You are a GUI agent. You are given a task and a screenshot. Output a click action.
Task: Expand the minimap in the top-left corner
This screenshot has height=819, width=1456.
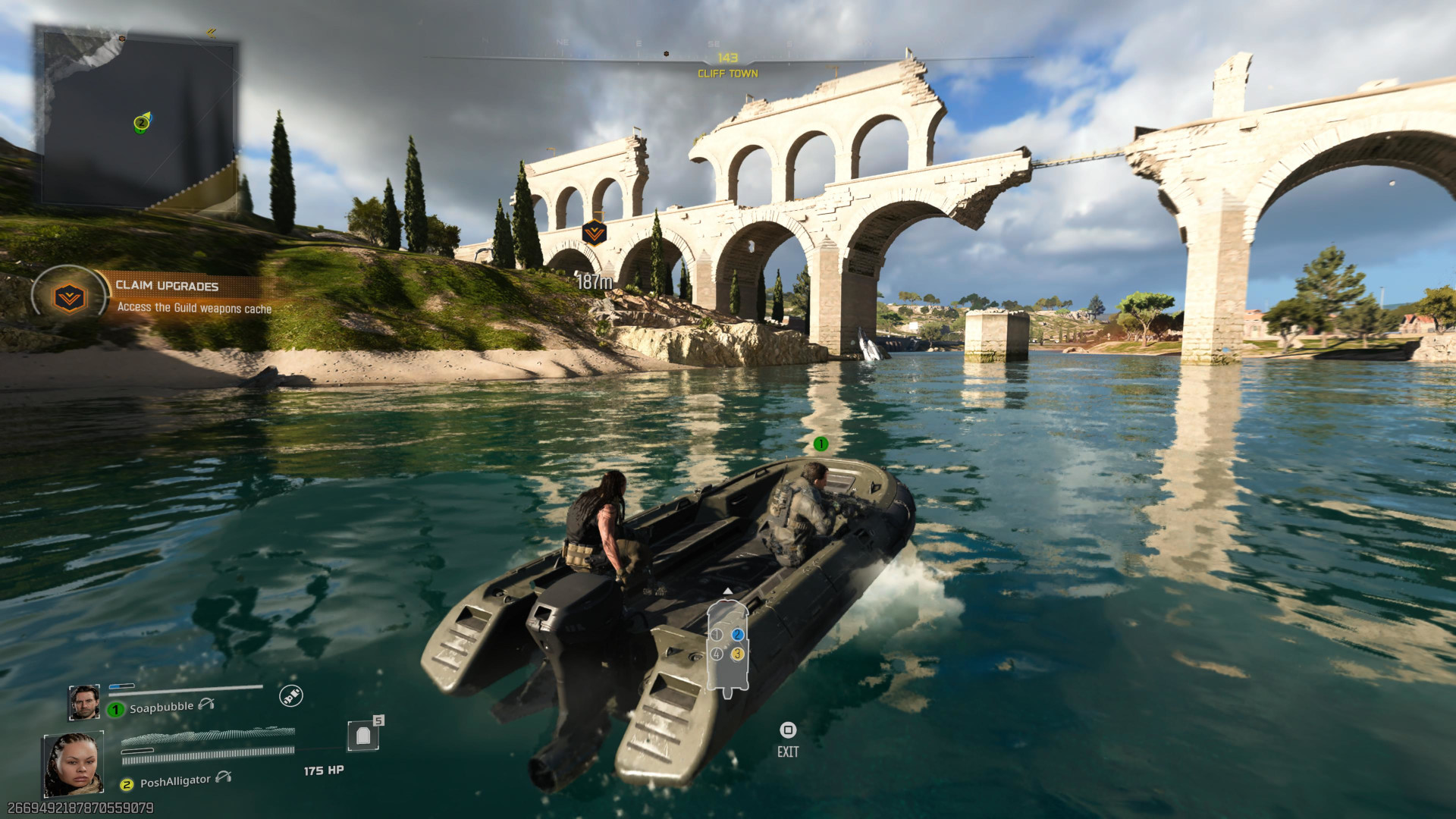coord(136,118)
